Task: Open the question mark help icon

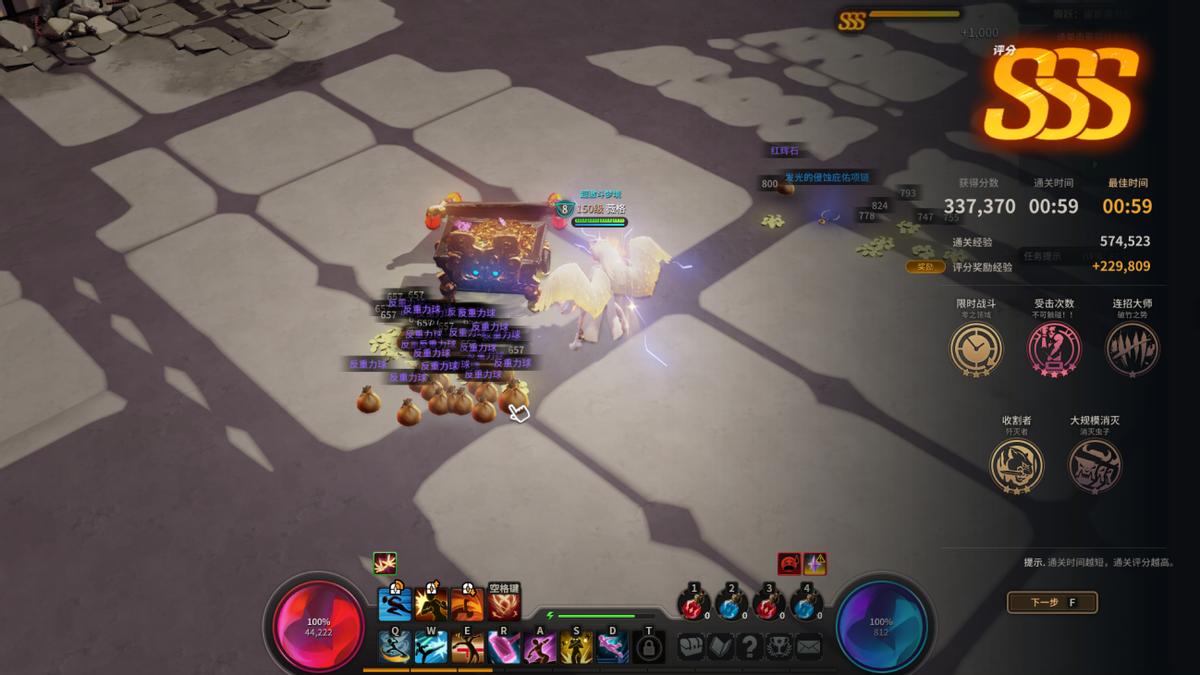Action: pyautogui.click(x=749, y=646)
